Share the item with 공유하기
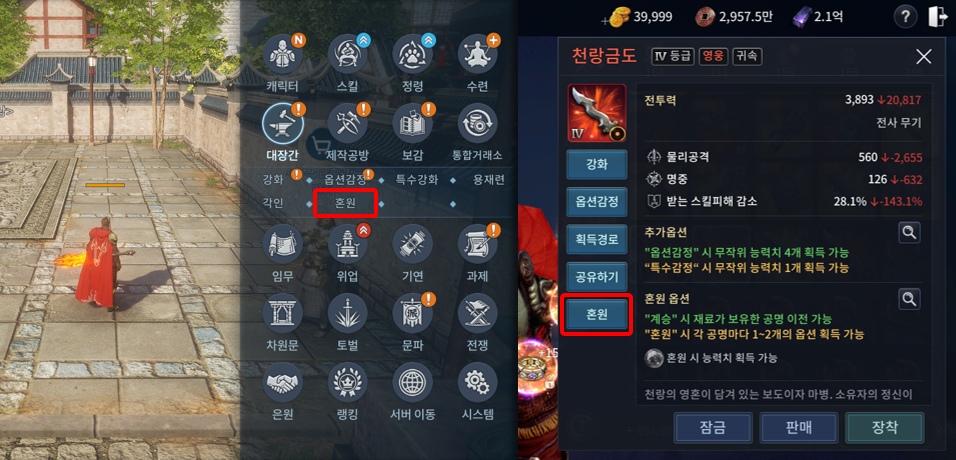 tap(597, 277)
